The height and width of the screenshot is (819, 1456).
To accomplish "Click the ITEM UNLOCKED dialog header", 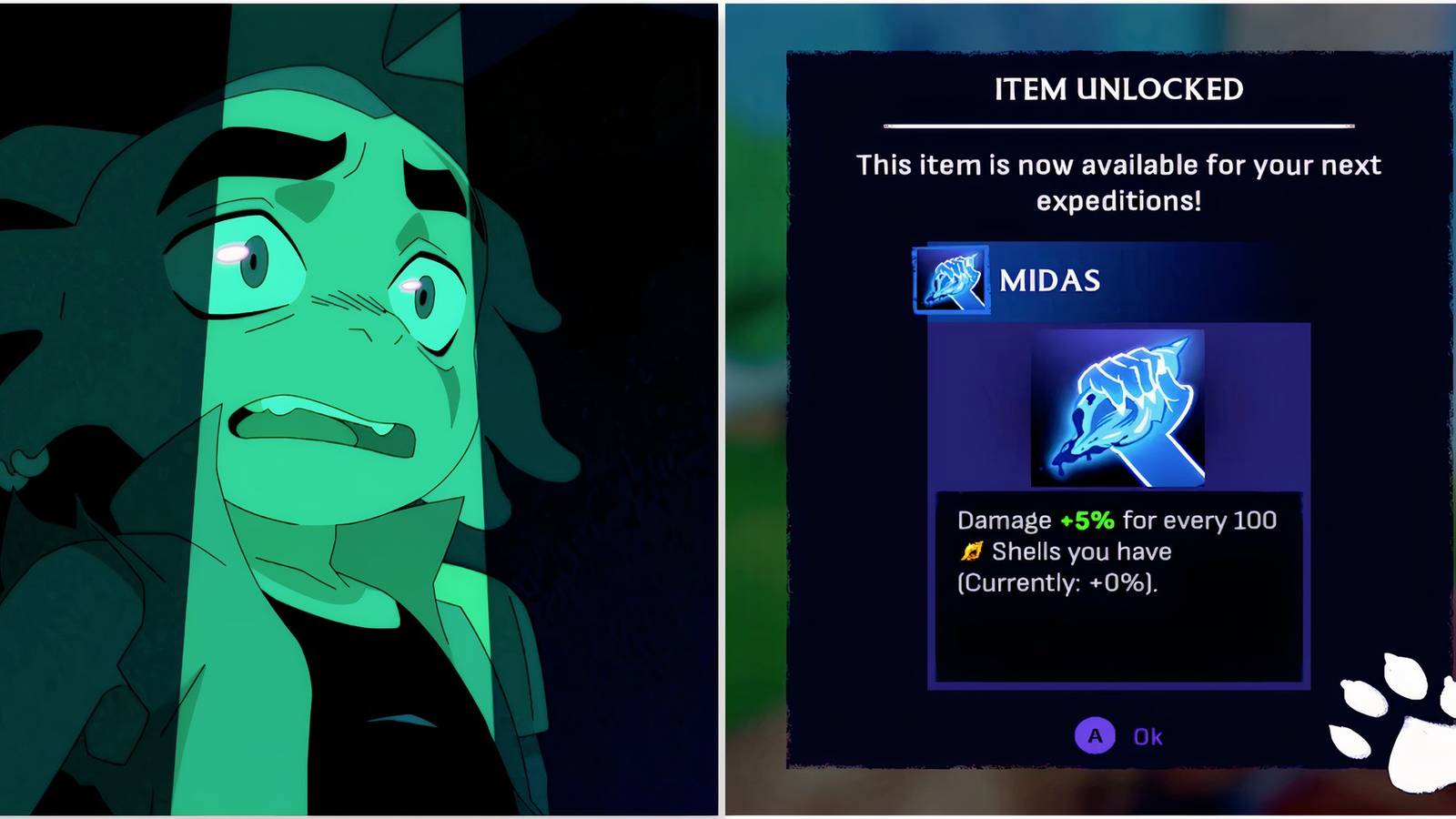I will [1117, 90].
